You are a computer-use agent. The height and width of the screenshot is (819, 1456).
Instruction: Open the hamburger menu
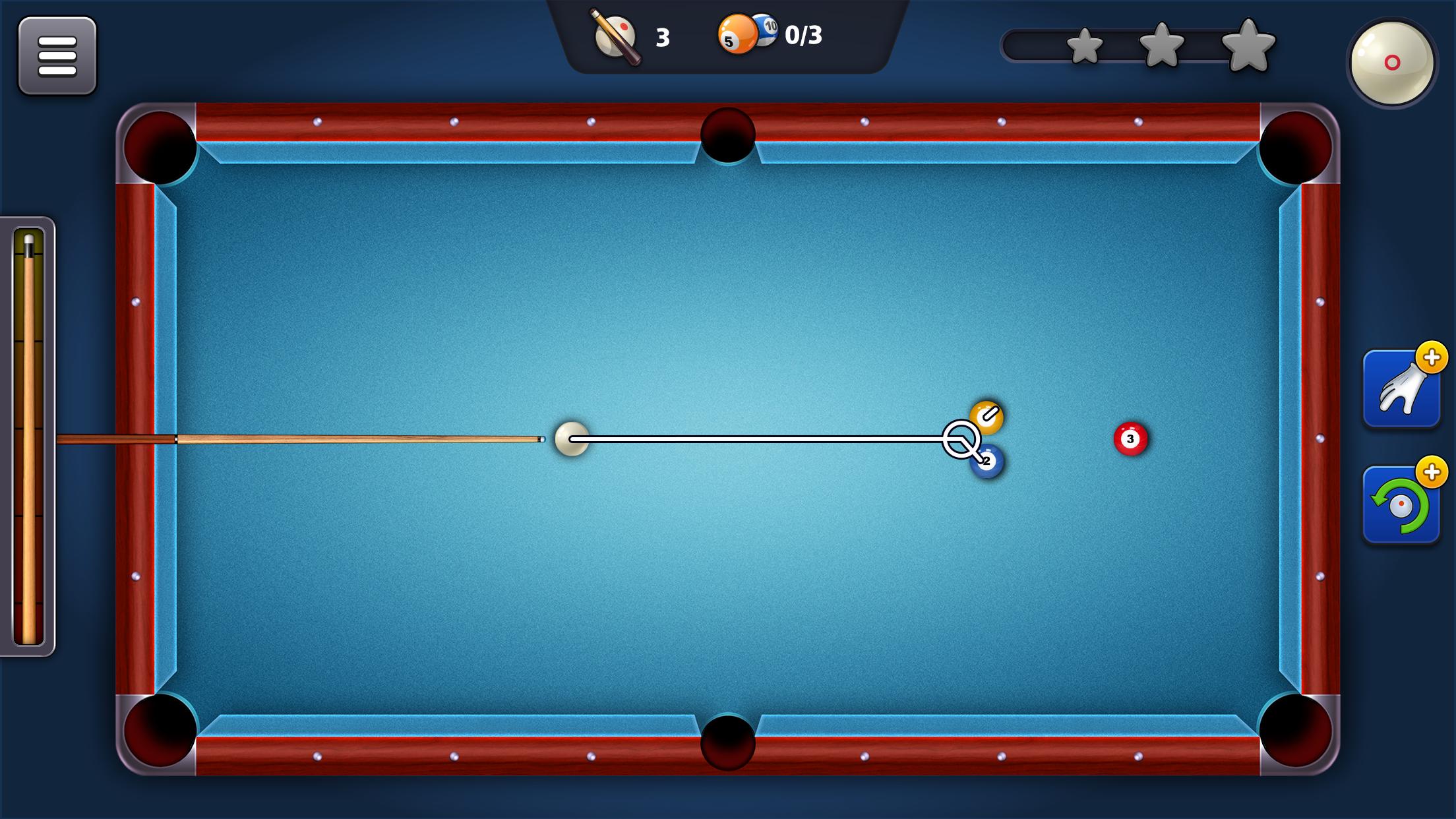(57, 56)
